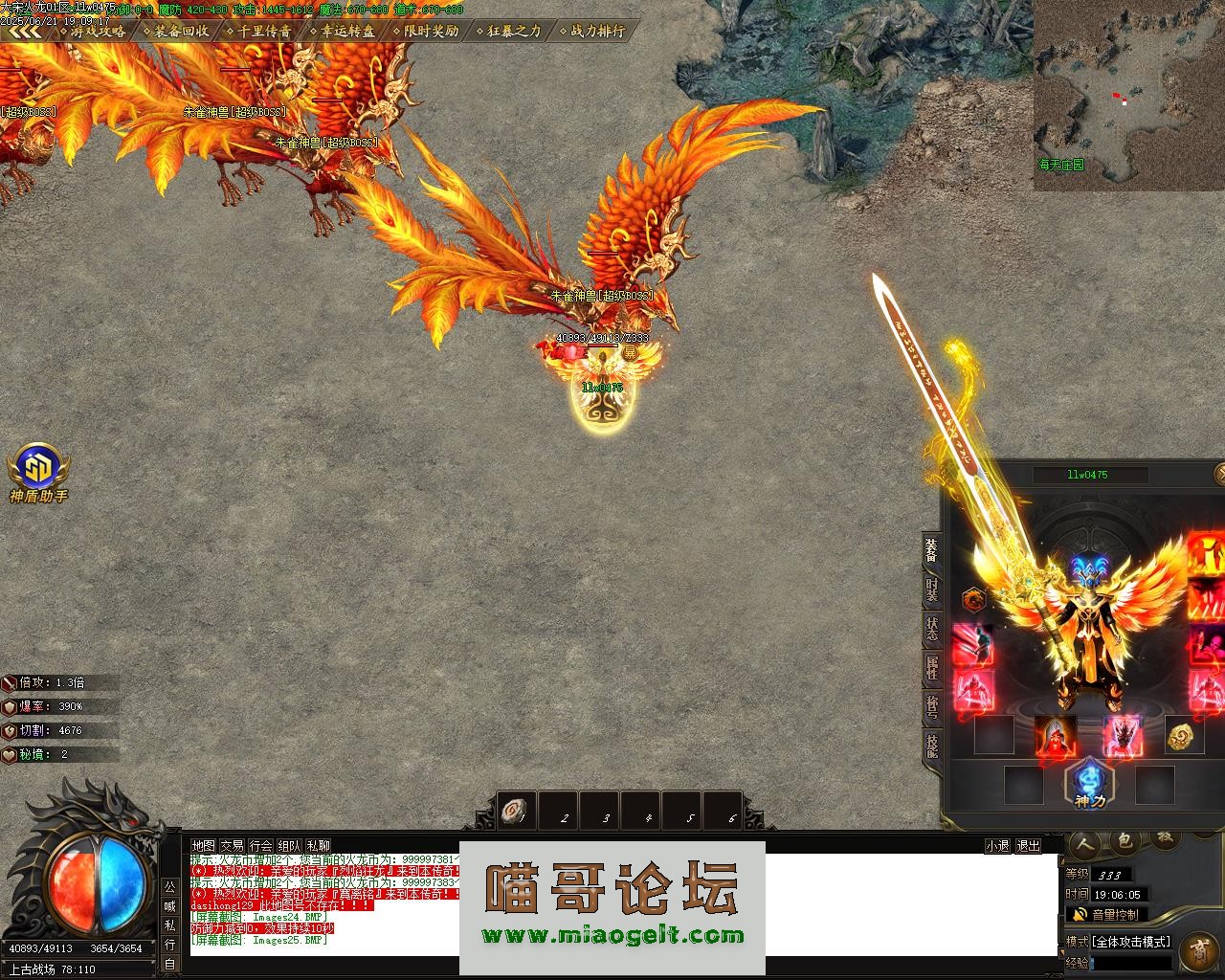Open the 限时奖励 timed rewards menu
The width and height of the screenshot is (1225, 980).
point(429,31)
